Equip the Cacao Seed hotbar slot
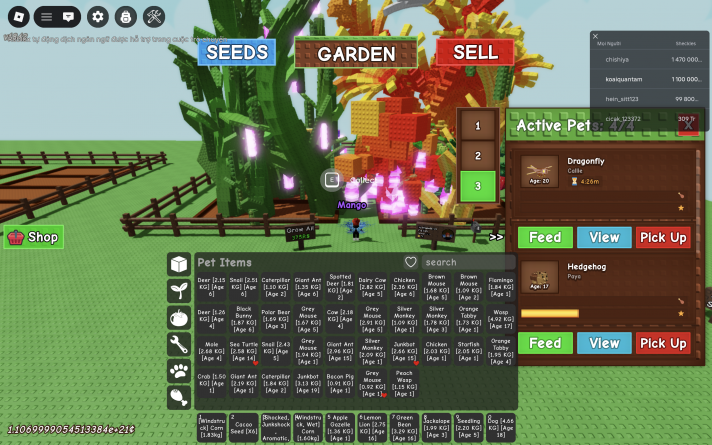This screenshot has width=712, height=445. pyautogui.click(x=243, y=427)
